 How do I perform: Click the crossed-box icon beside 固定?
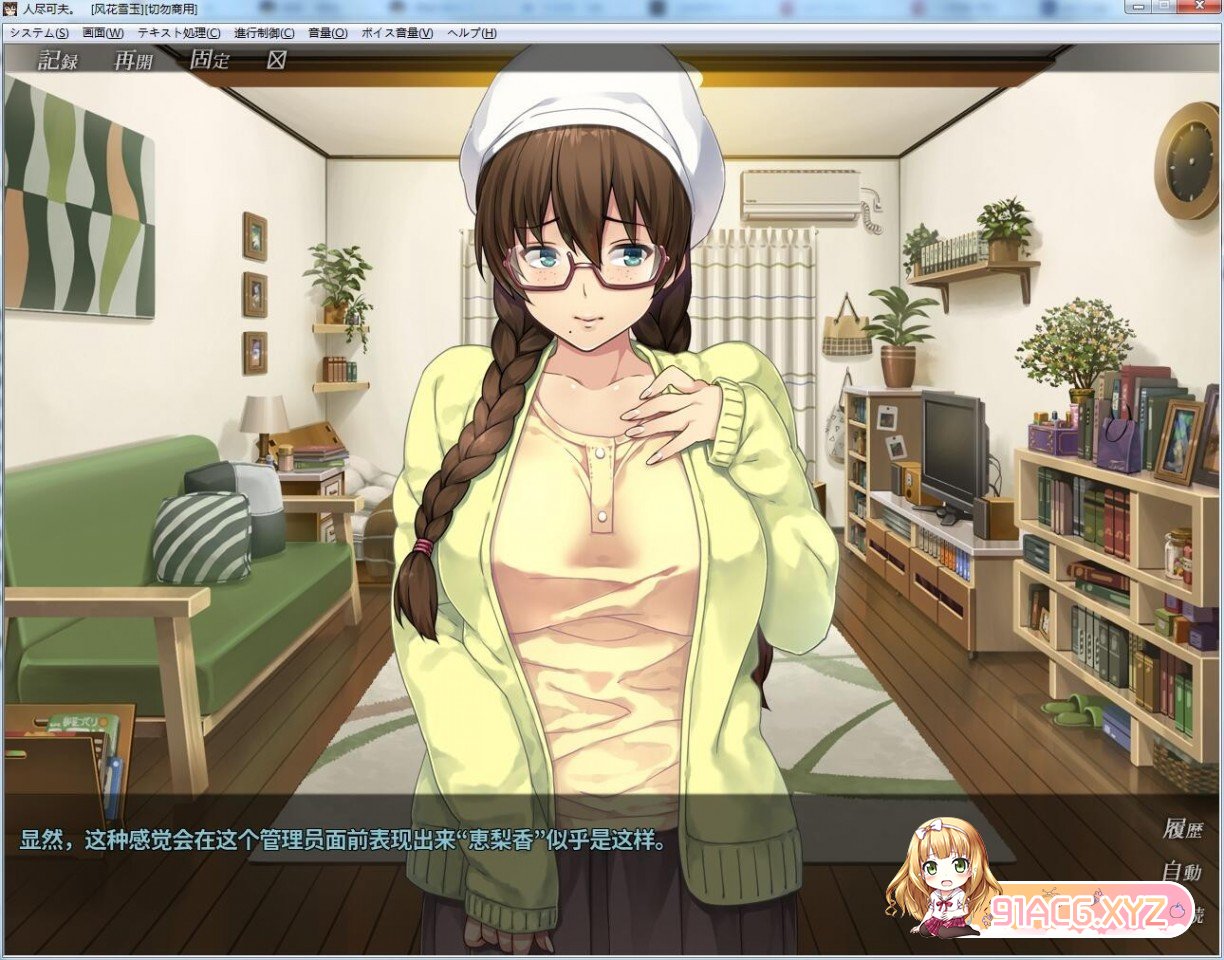(x=276, y=60)
